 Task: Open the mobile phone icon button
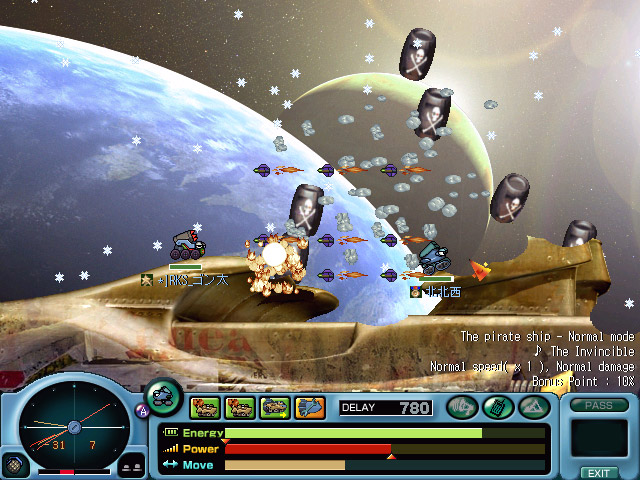497,406
